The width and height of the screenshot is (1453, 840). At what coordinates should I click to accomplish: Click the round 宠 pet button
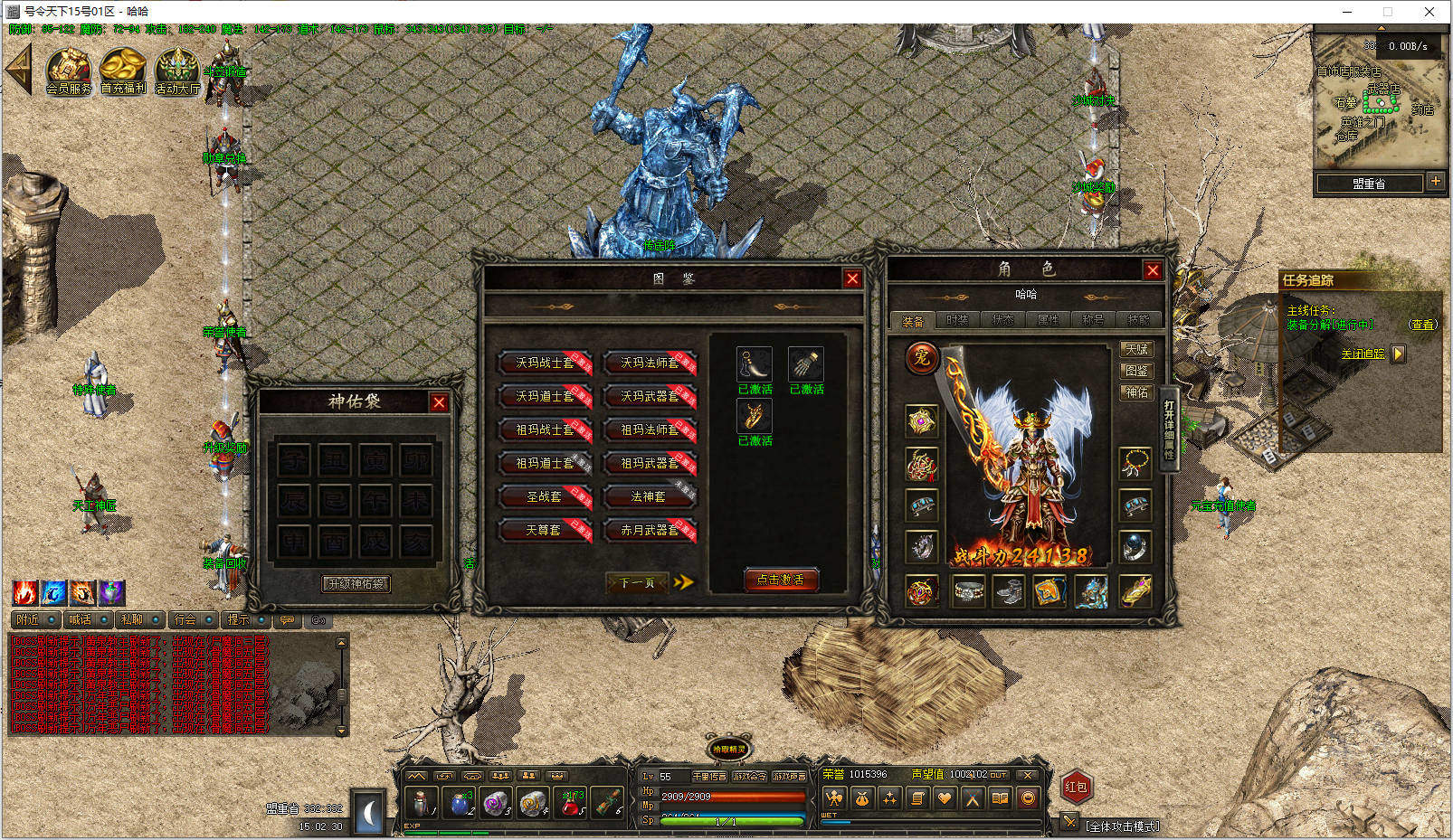pos(921,358)
